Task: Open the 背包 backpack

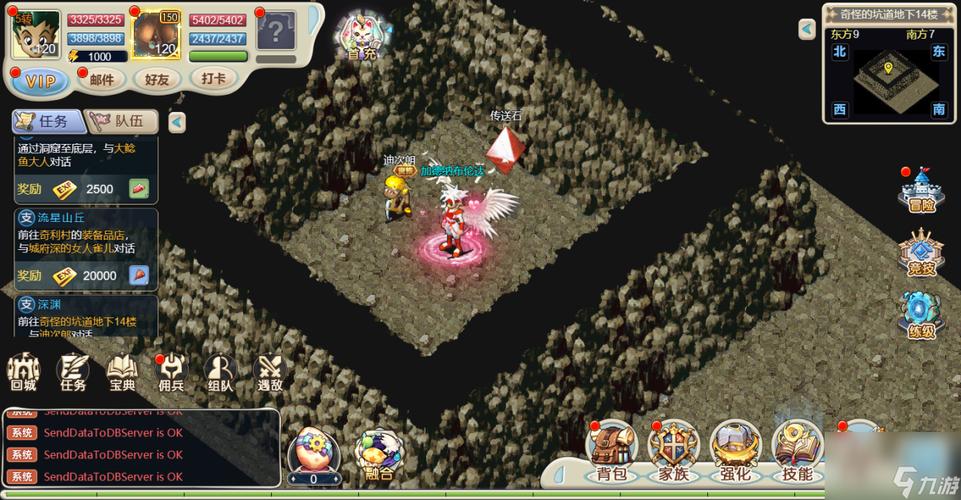Action: pos(612,450)
